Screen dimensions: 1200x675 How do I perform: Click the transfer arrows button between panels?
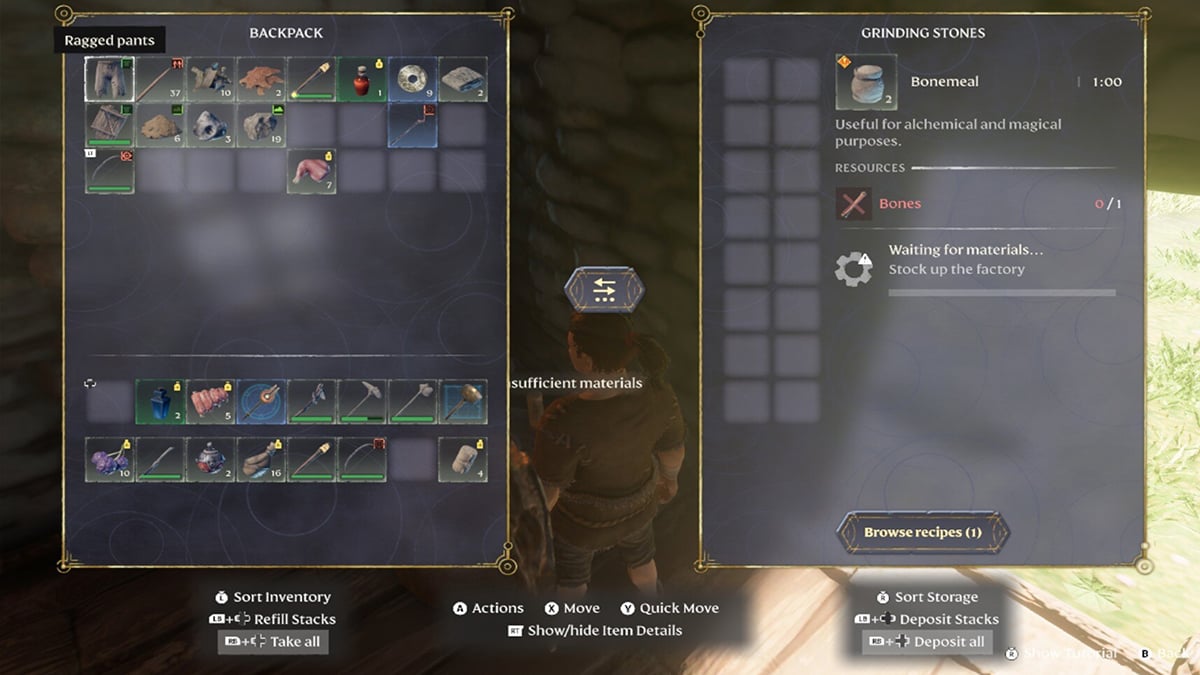pos(604,290)
